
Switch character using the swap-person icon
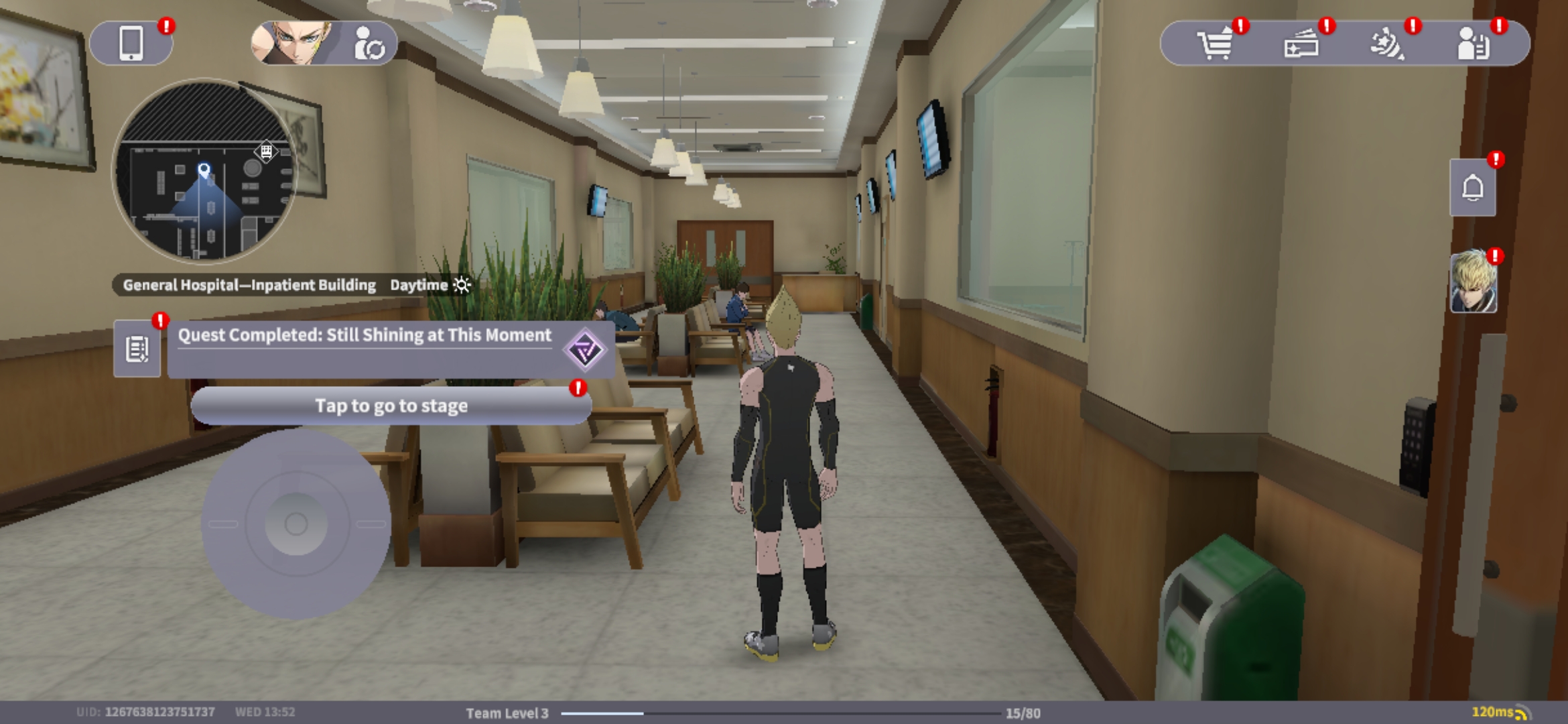(x=369, y=44)
